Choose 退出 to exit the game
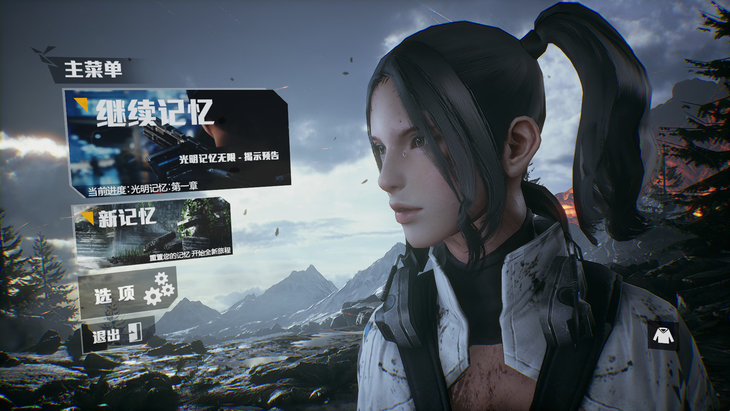The width and height of the screenshot is (730, 411). (x=114, y=335)
